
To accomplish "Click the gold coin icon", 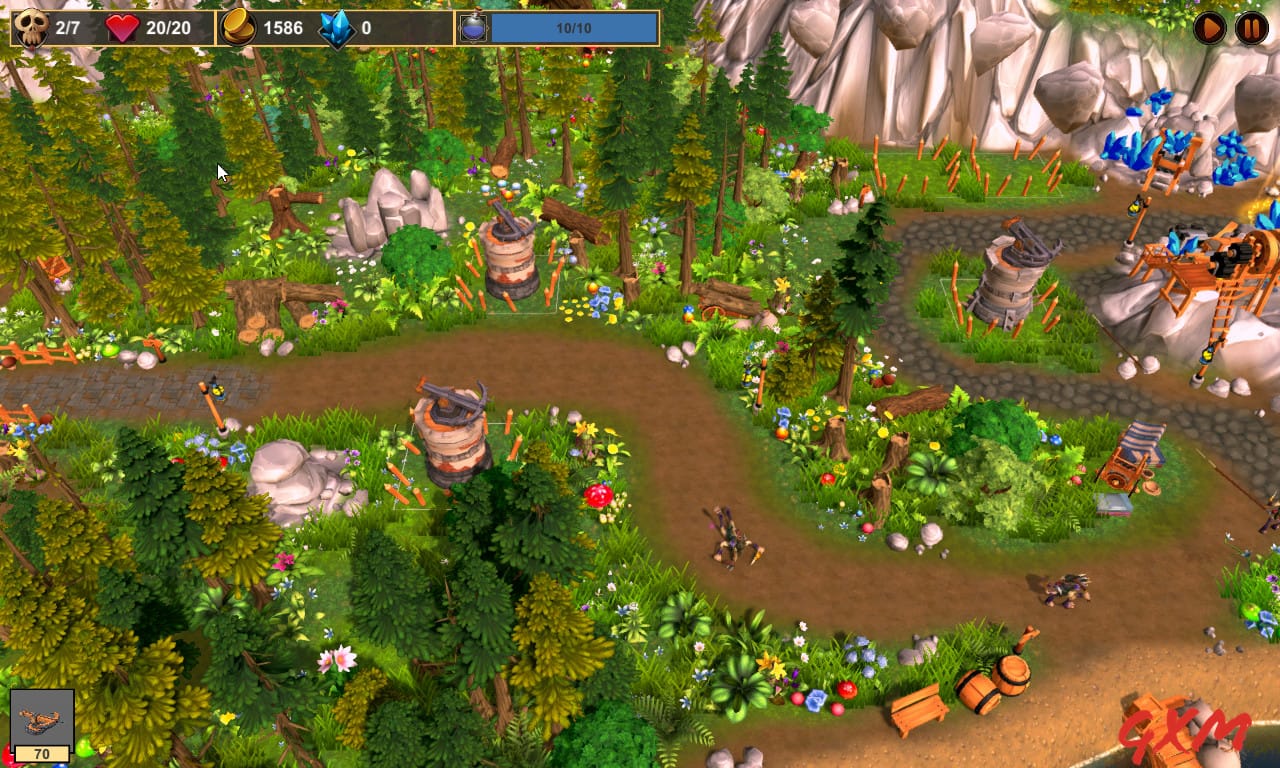I will tap(240, 28).
